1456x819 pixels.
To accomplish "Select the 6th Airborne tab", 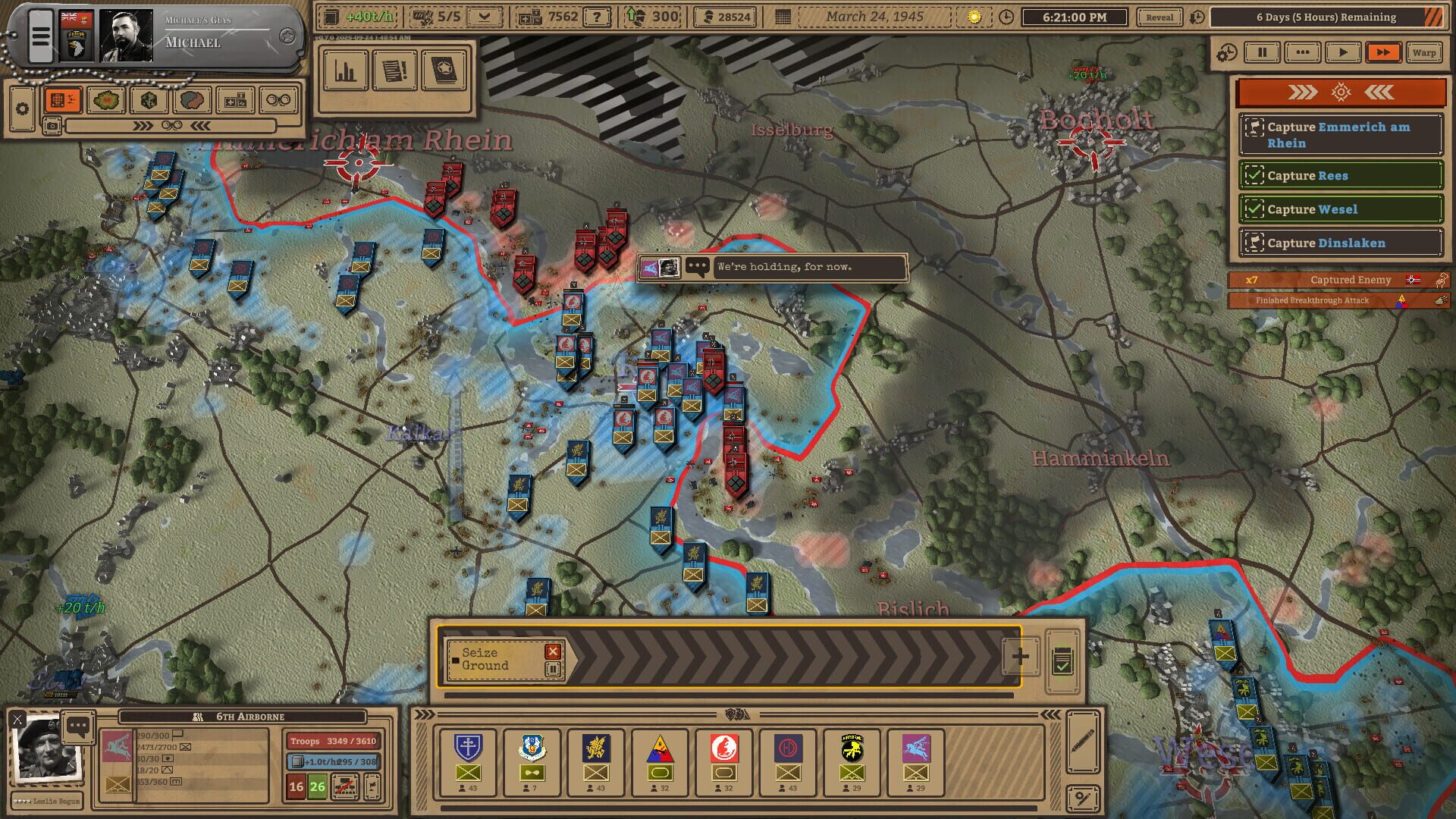I will [250, 716].
